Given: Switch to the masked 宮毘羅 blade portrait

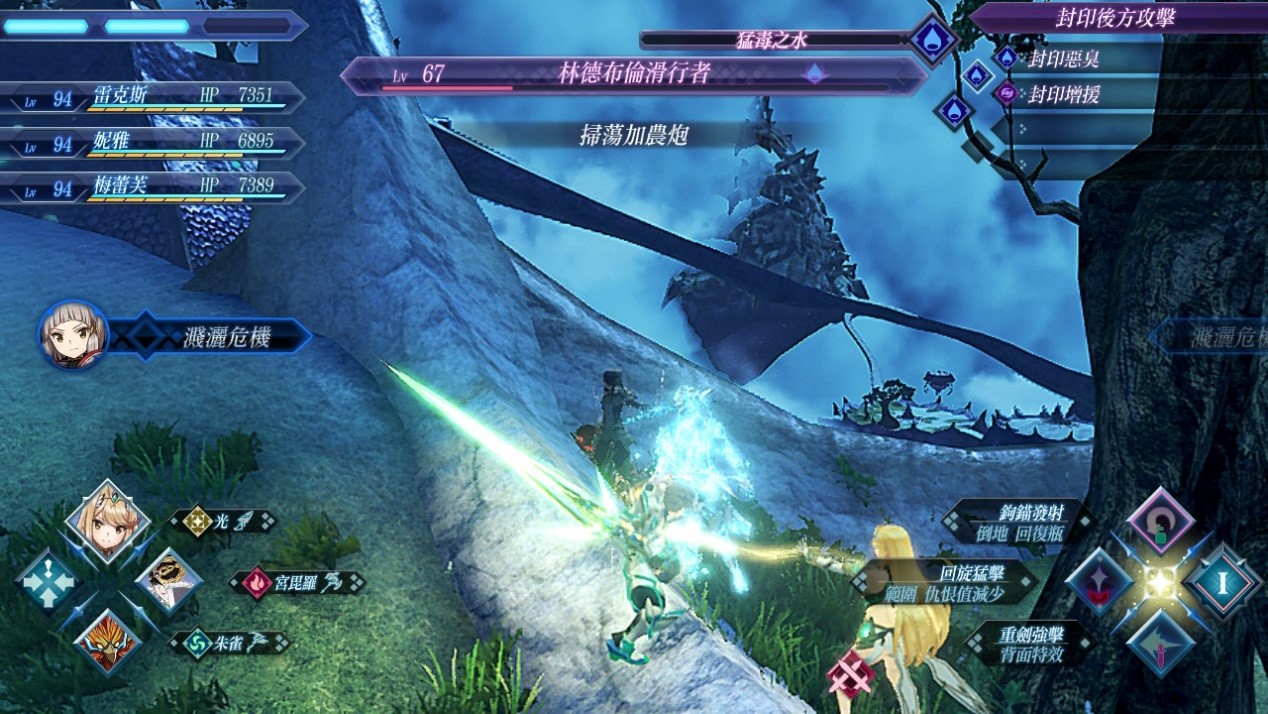Looking at the screenshot, I should [169, 581].
